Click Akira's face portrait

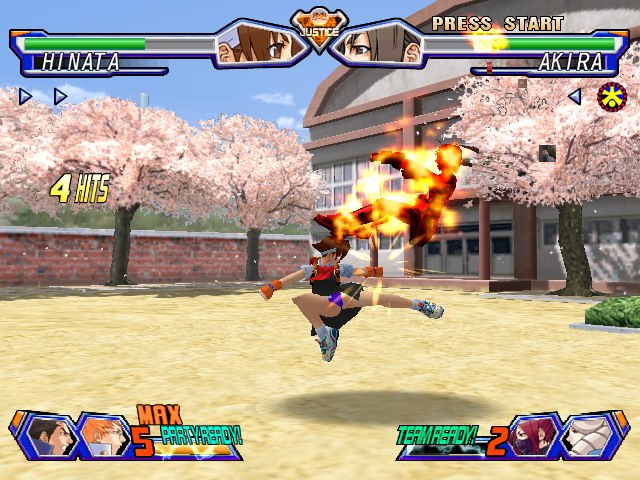[x=379, y=44]
